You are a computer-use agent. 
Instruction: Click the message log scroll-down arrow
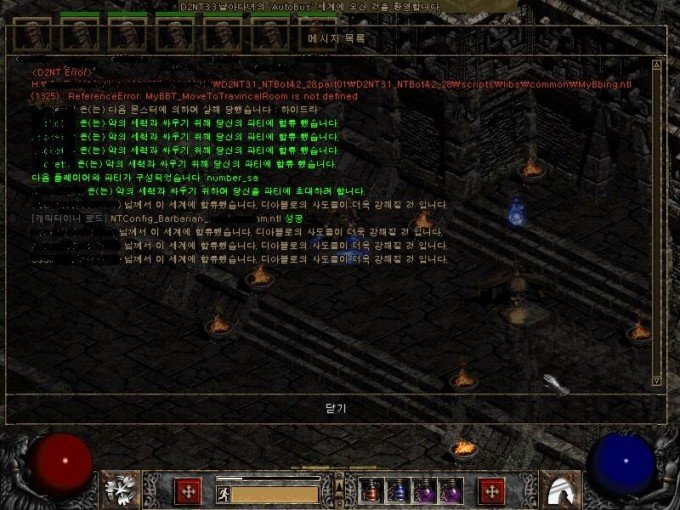tap(656, 379)
